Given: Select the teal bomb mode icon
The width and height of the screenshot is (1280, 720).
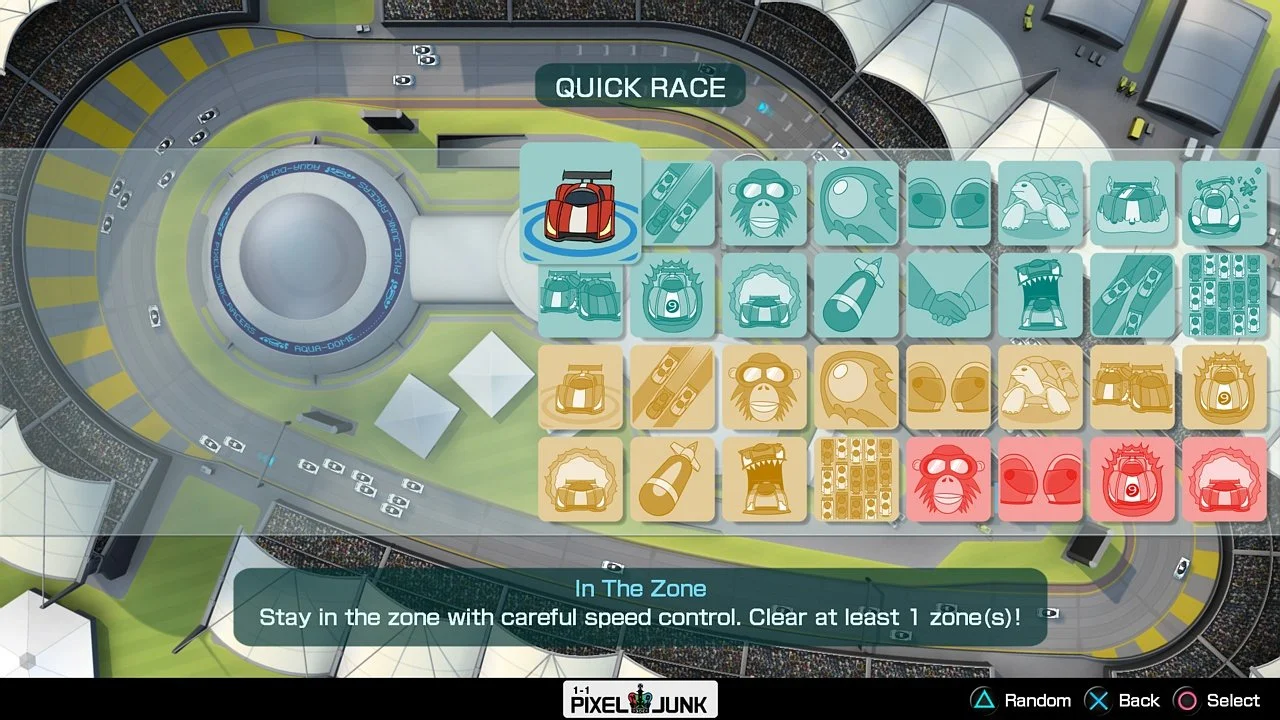Looking at the screenshot, I should (x=857, y=297).
